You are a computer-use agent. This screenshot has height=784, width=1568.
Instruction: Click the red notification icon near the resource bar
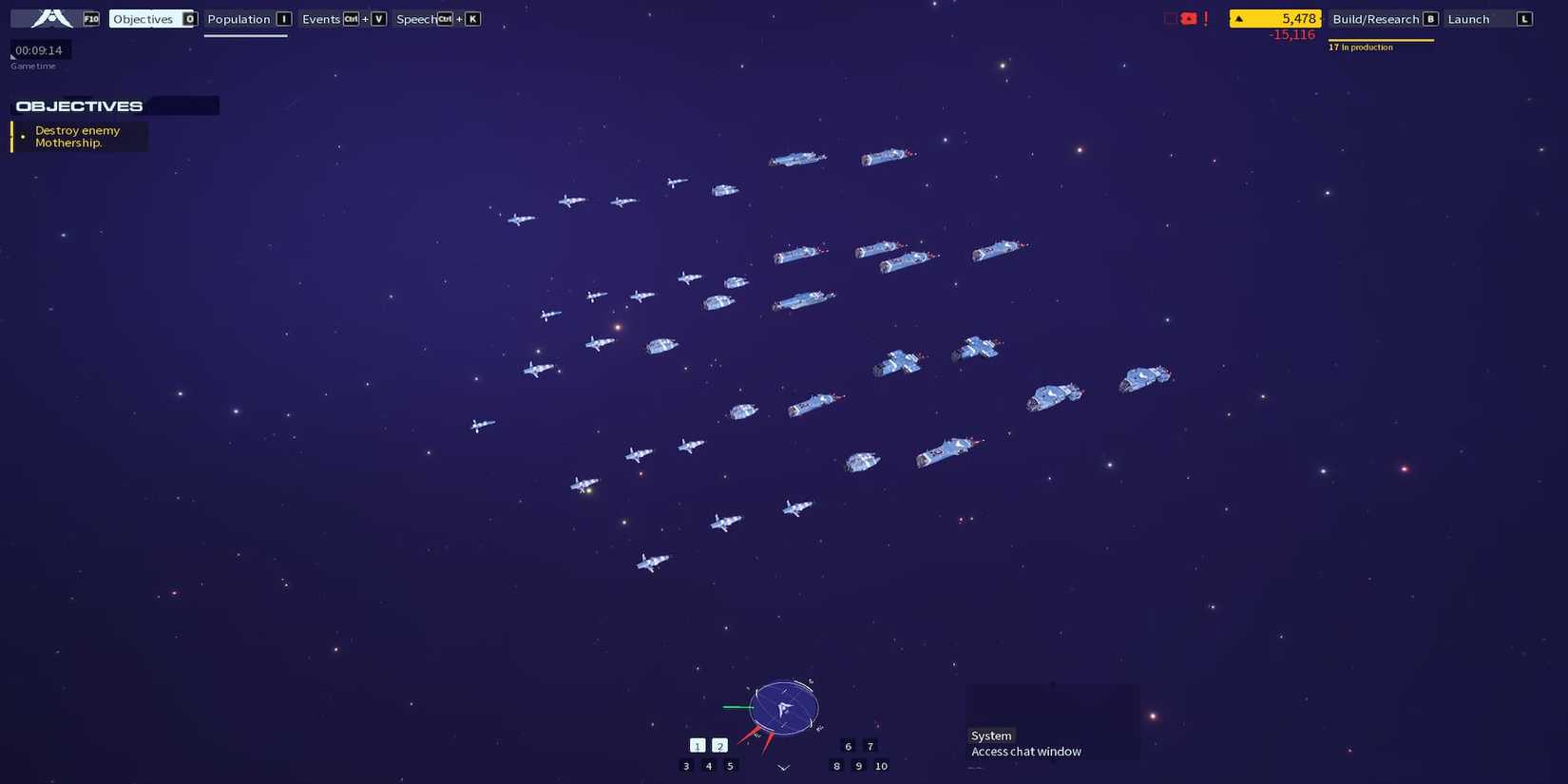click(x=1188, y=18)
